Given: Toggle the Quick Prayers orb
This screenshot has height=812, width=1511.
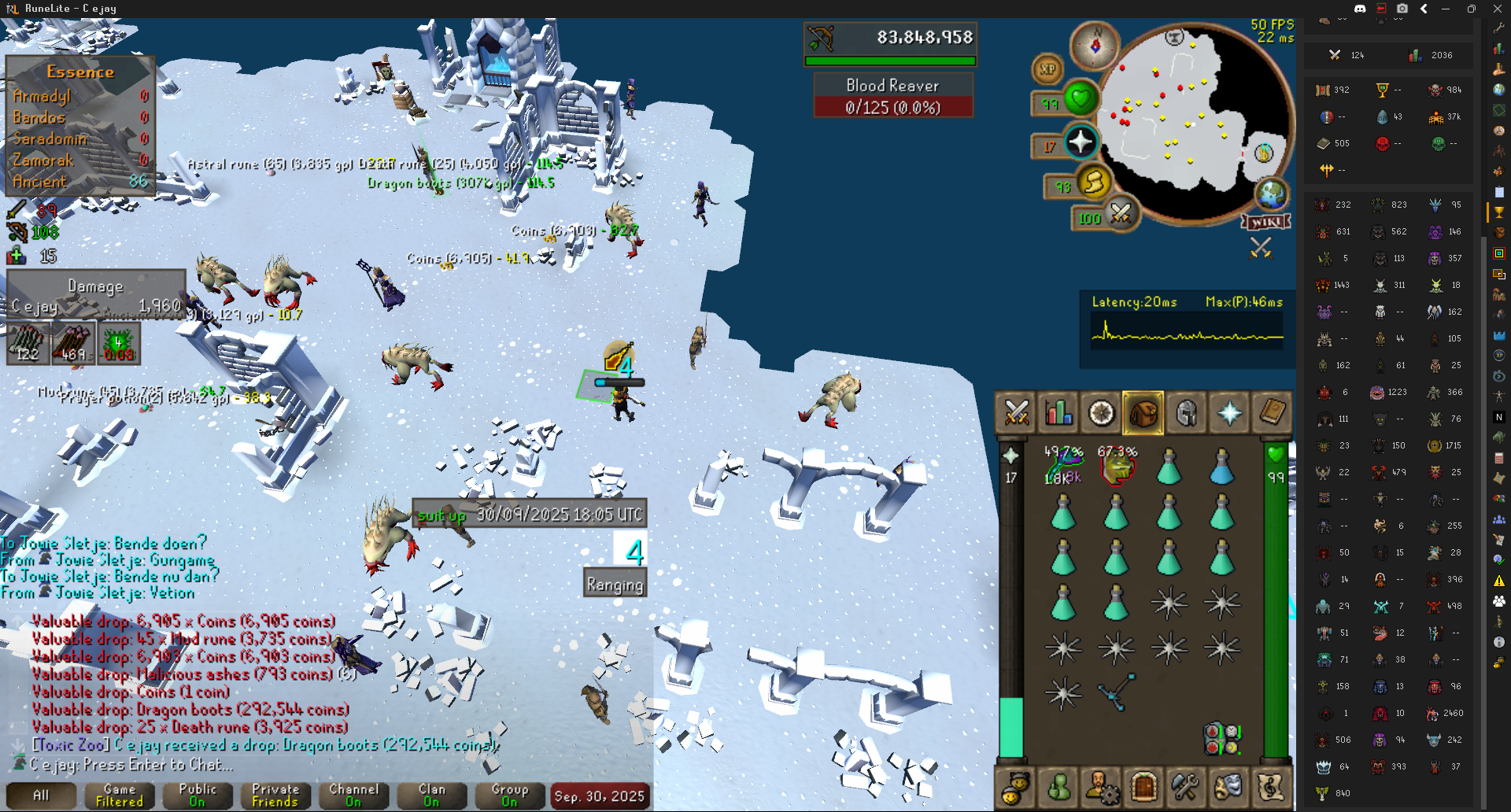Looking at the screenshot, I should click(x=1081, y=142).
